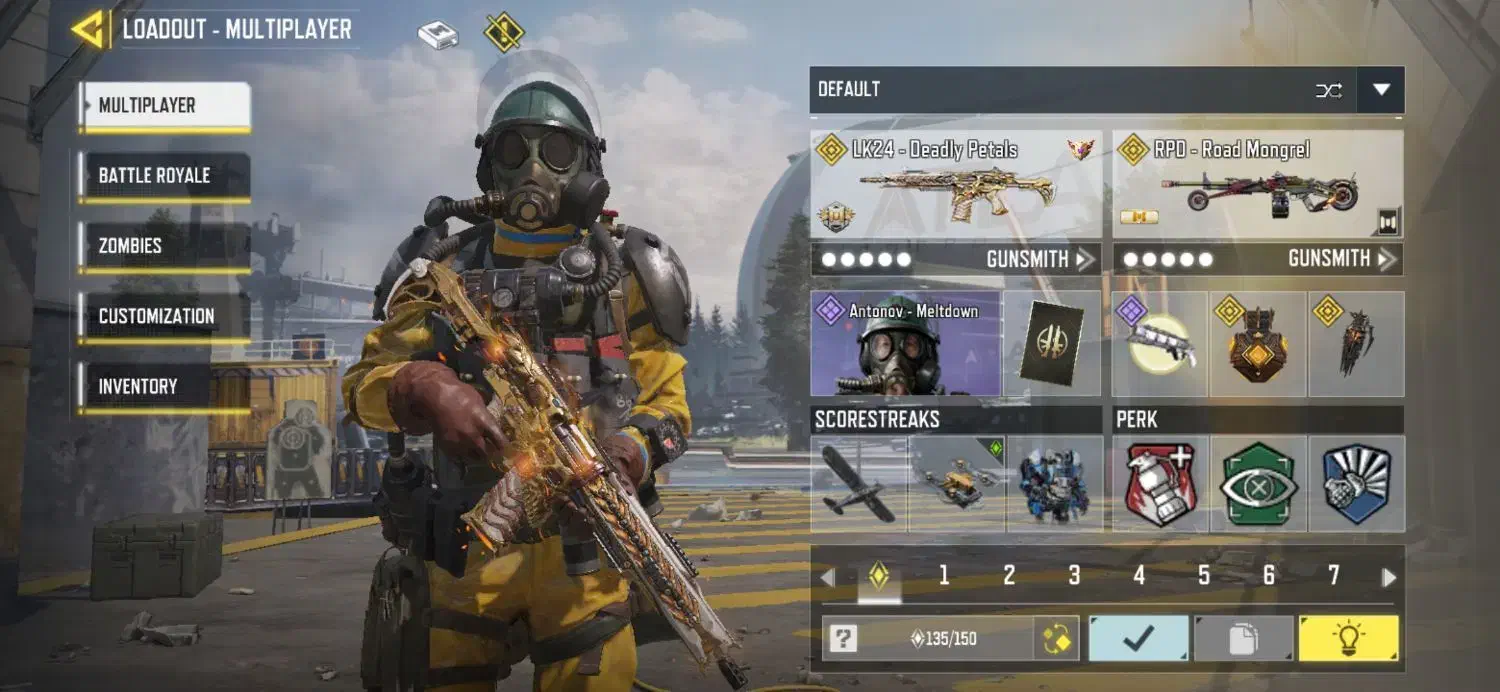Select the LK24 Deadly Petals primary weapon
1500x692 pixels.
point(955,185)
